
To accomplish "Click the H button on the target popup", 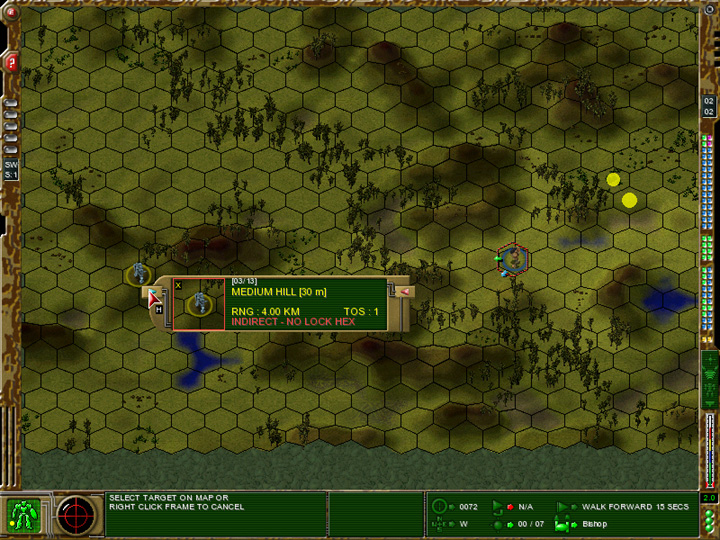I will click(x=158, y=310).
